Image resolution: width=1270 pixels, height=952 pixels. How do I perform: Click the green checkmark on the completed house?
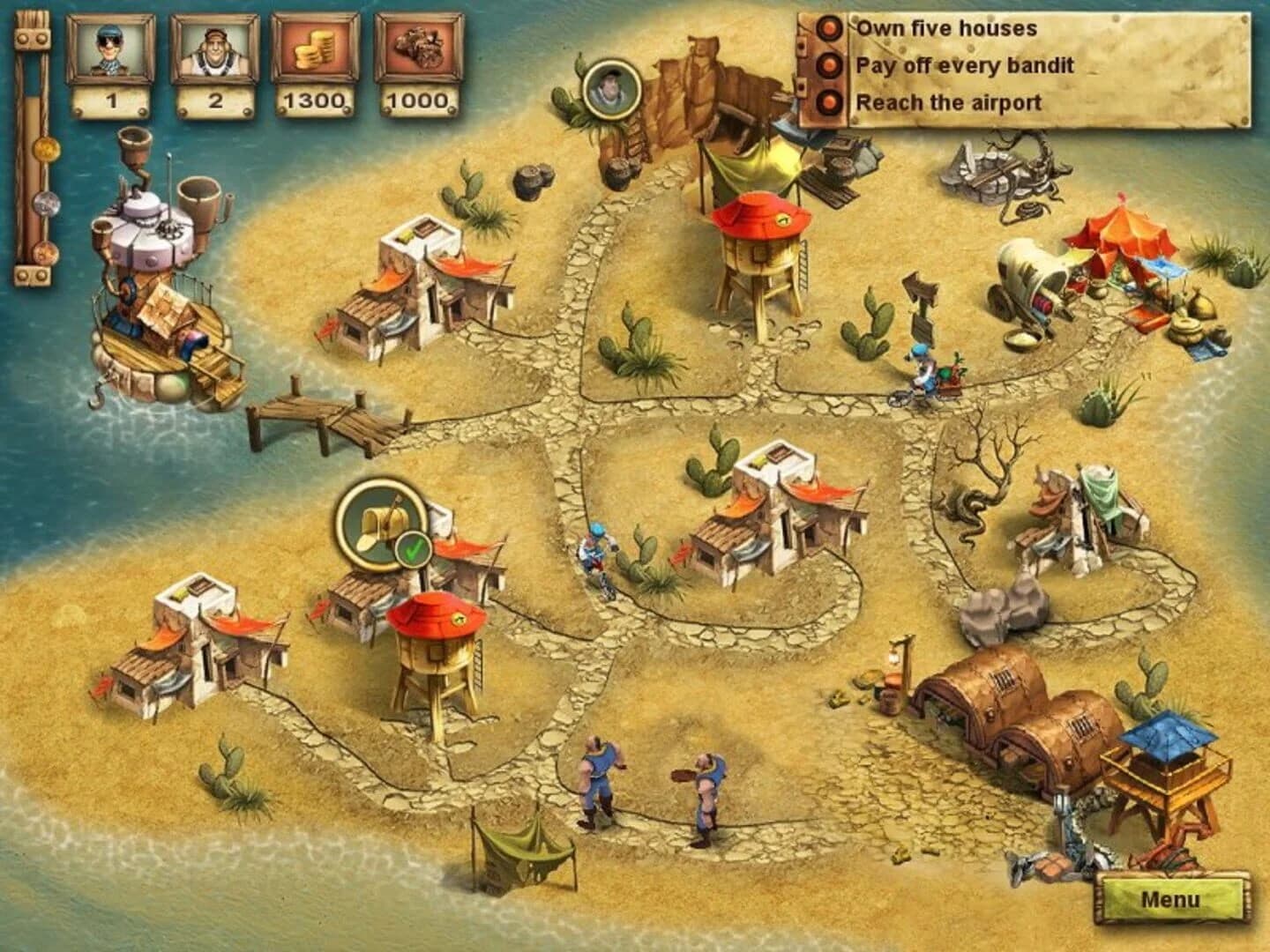pyautogui.click(x=413, y=548)
